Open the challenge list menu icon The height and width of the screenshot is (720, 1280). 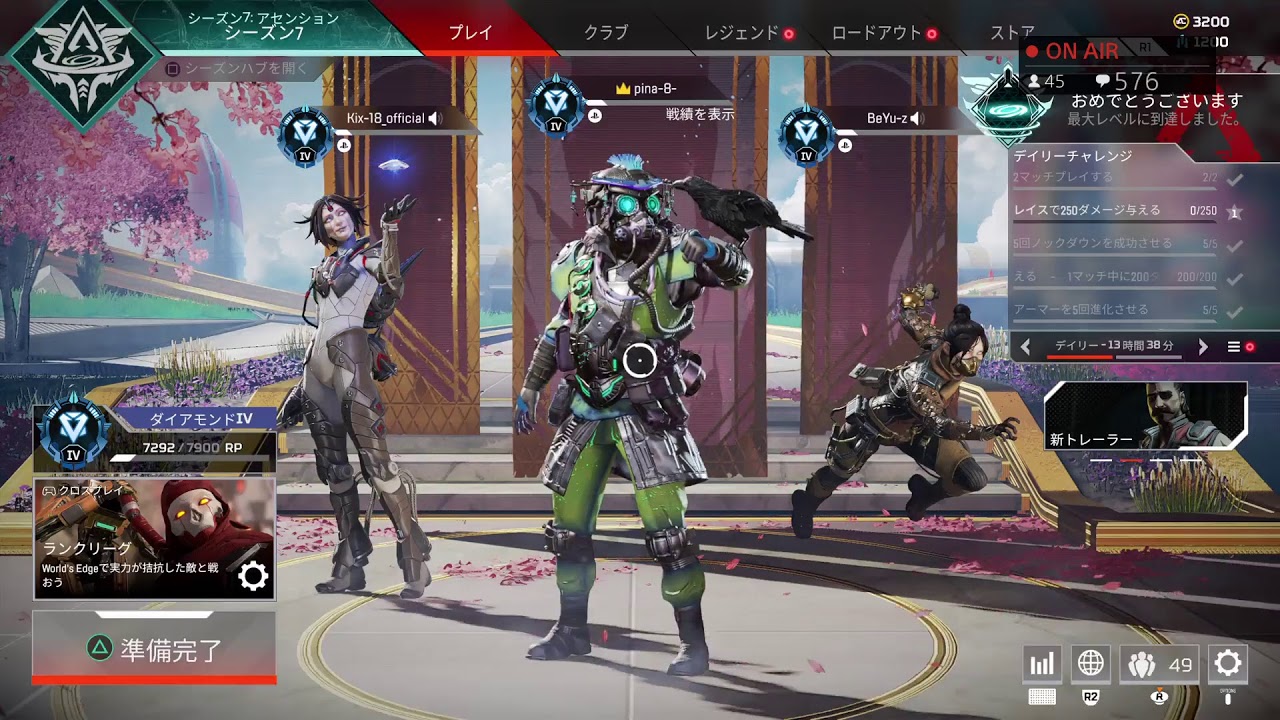point(1234,347)
